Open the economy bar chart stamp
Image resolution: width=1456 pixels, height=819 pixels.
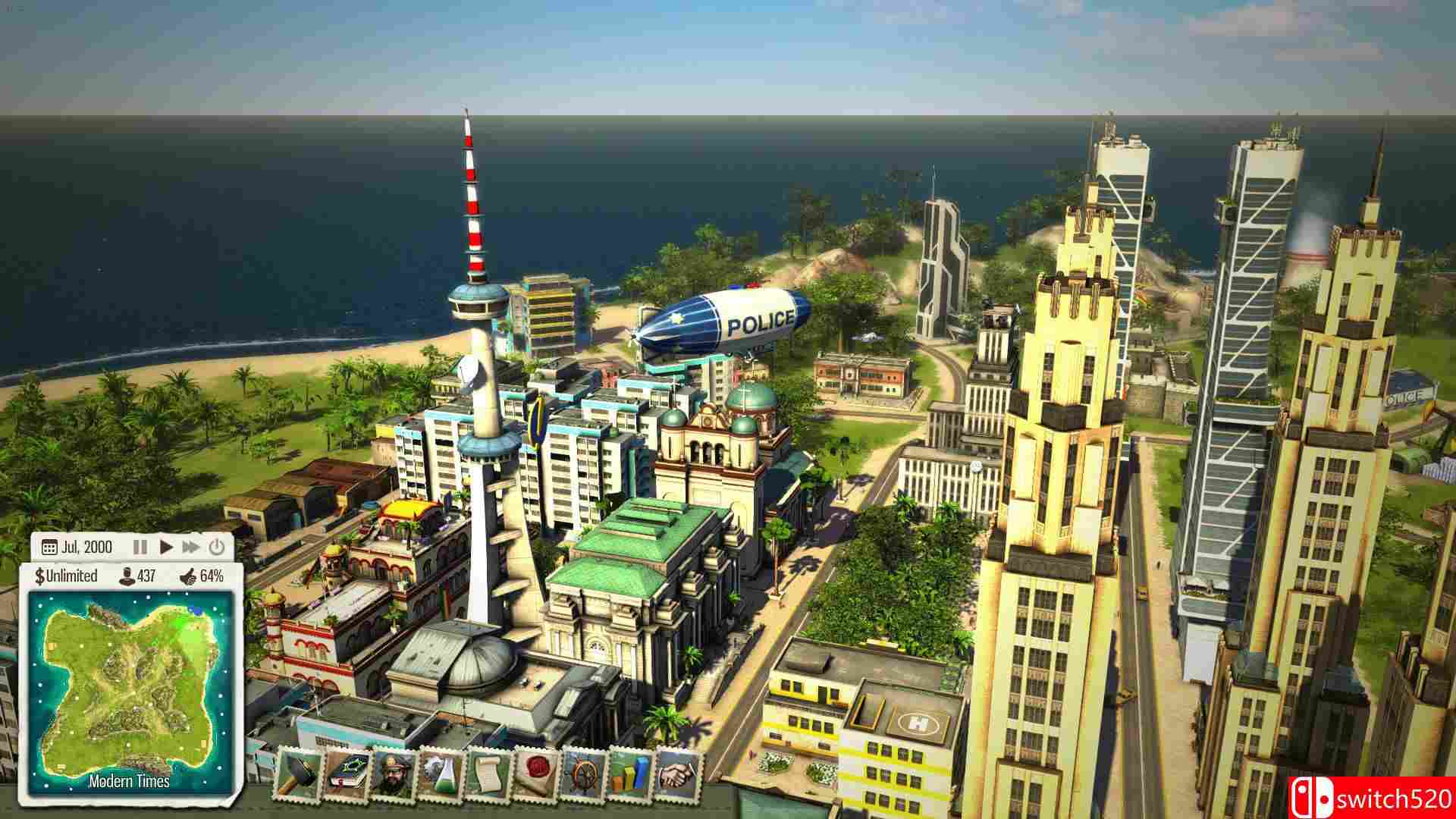[629, 775]
